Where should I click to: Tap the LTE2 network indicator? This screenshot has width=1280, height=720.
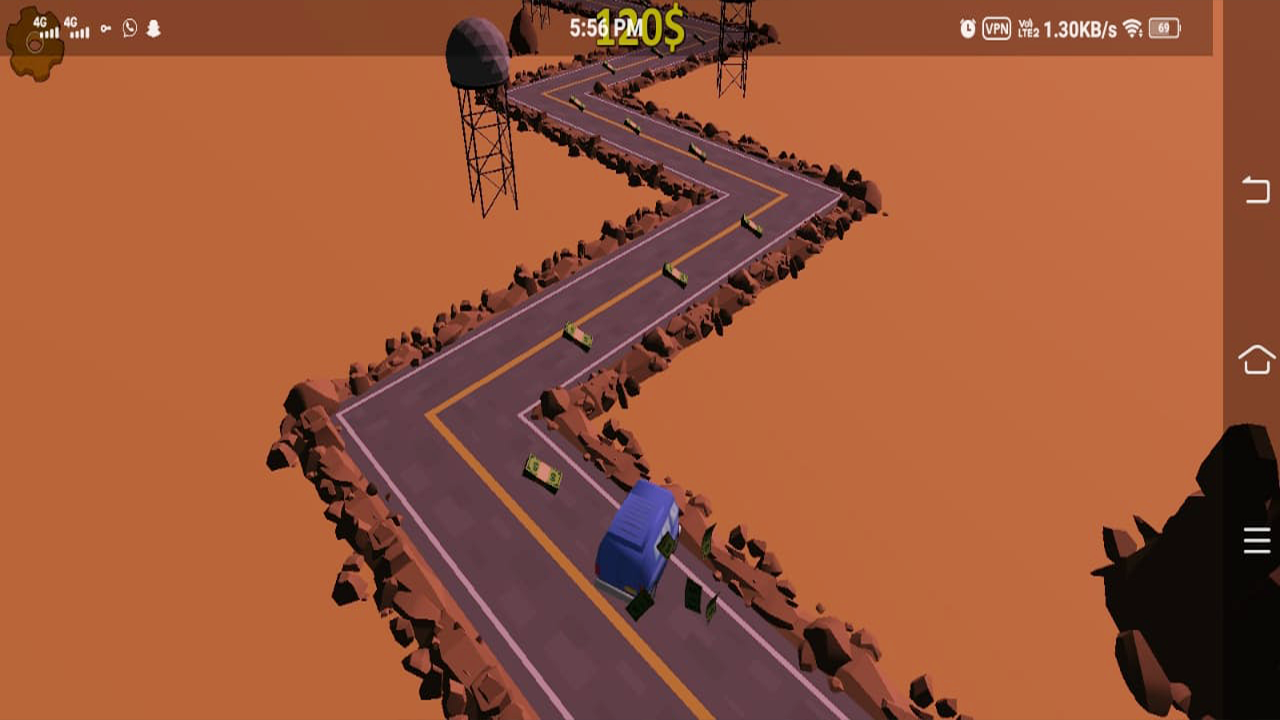(1028, 30)
